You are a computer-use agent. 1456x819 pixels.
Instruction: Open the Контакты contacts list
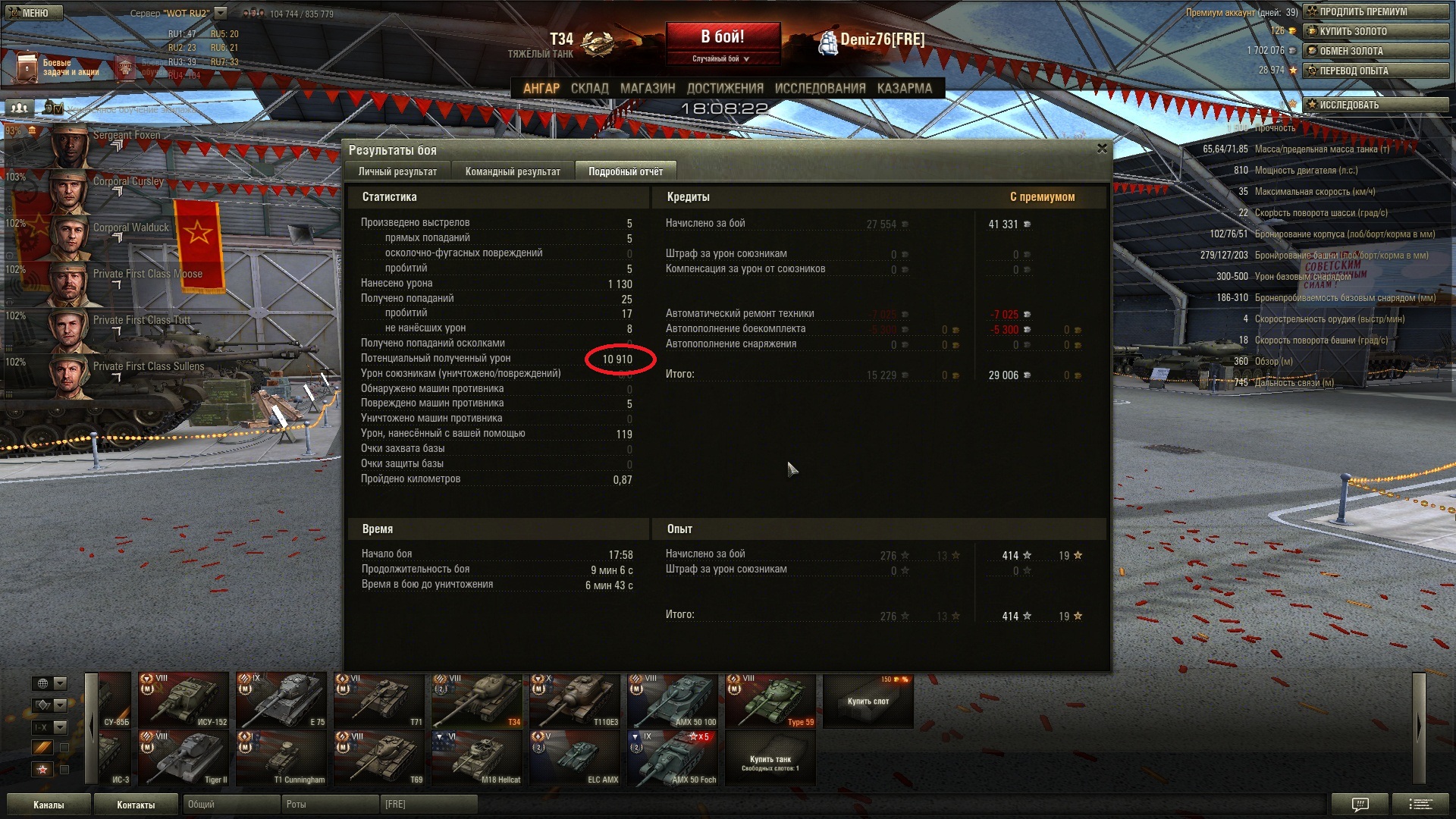(136, 805)
